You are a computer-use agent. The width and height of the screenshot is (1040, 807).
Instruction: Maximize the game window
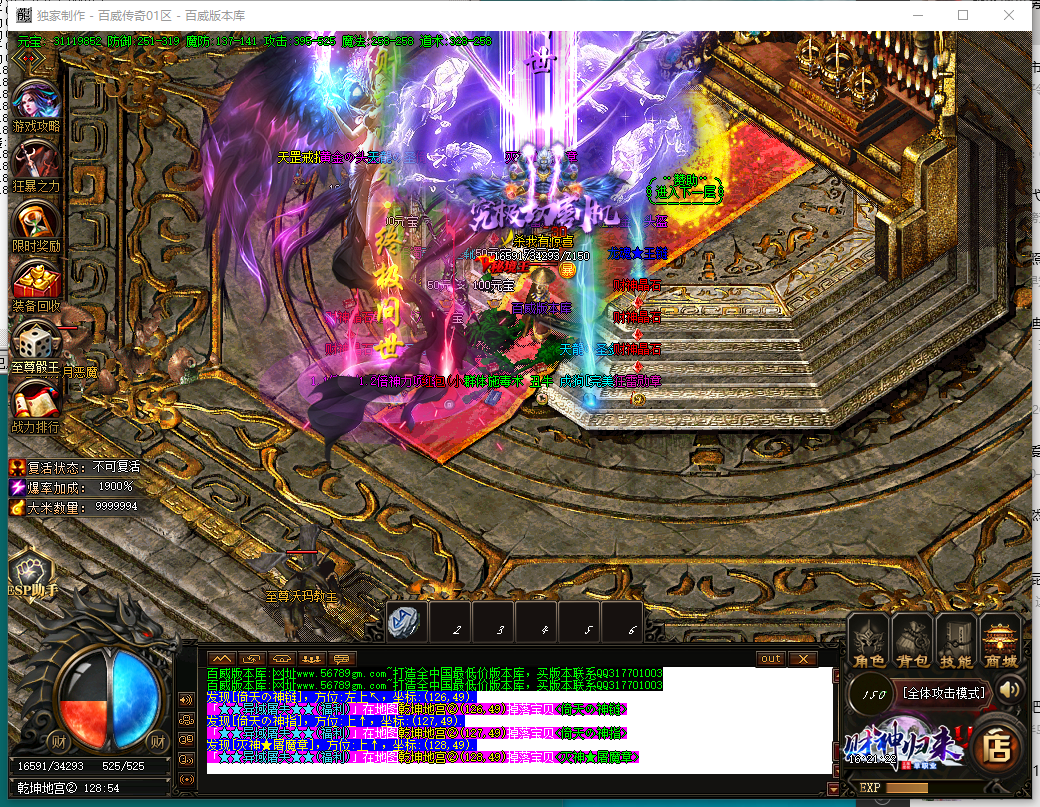tap(963, 15)
